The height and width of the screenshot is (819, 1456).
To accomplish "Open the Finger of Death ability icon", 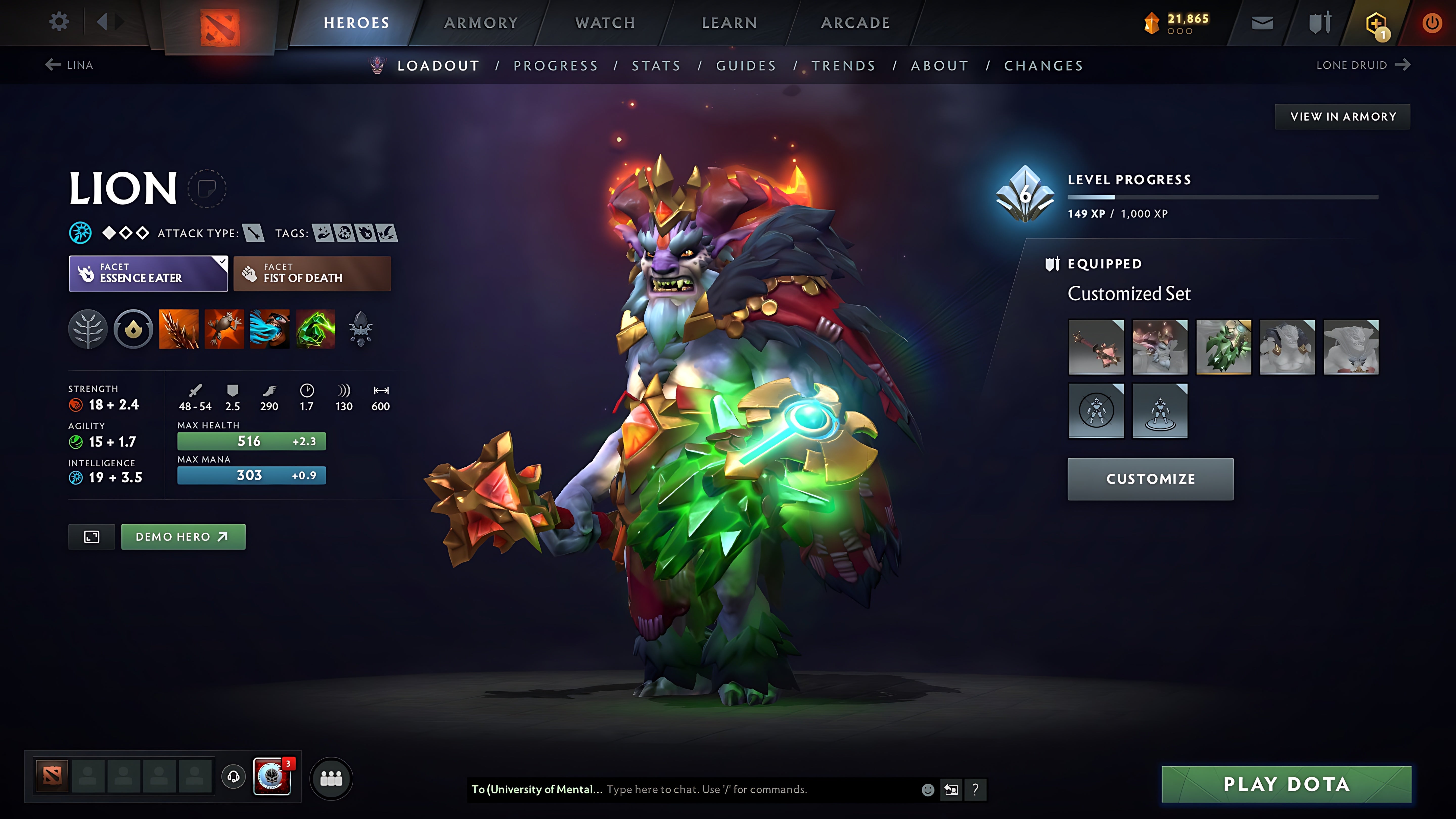I will (315, 330).
